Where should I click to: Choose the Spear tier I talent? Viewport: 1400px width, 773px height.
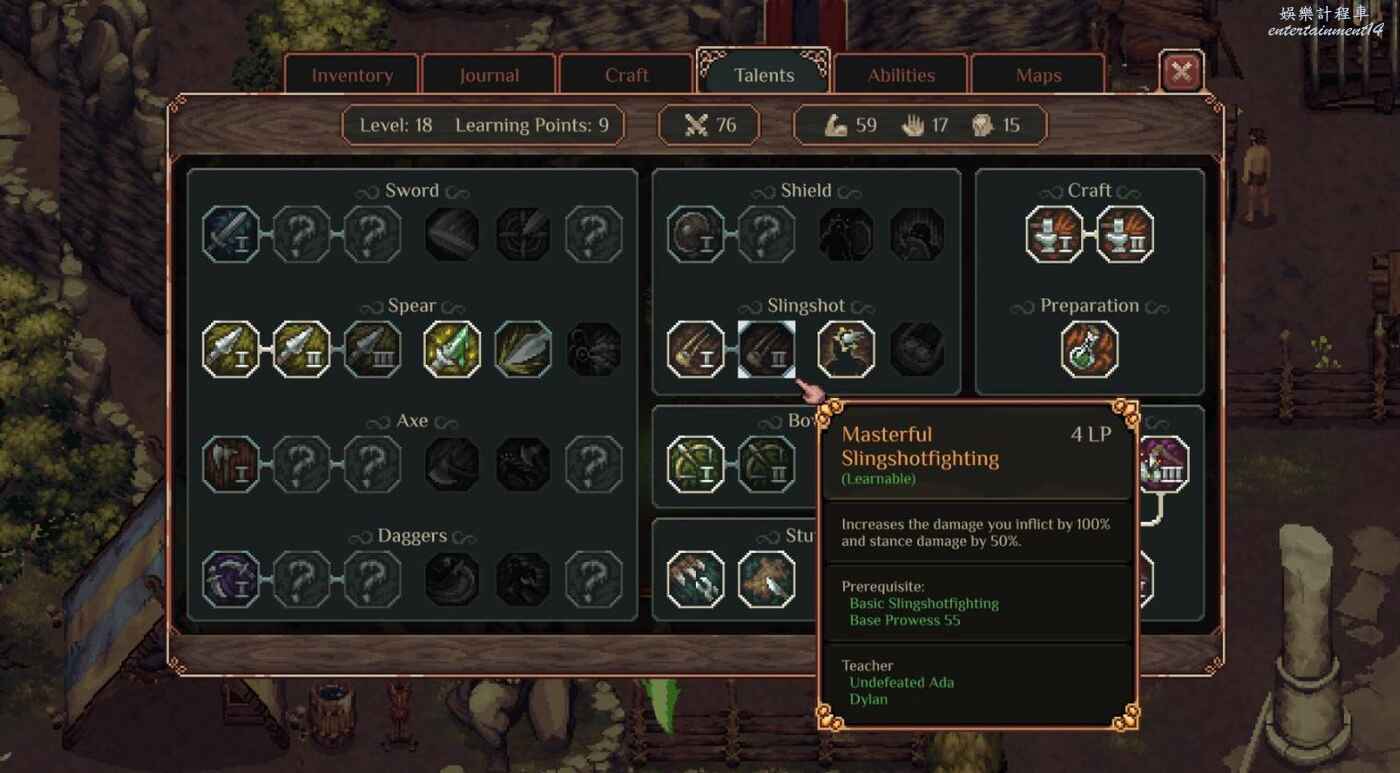tap(231, 350)
